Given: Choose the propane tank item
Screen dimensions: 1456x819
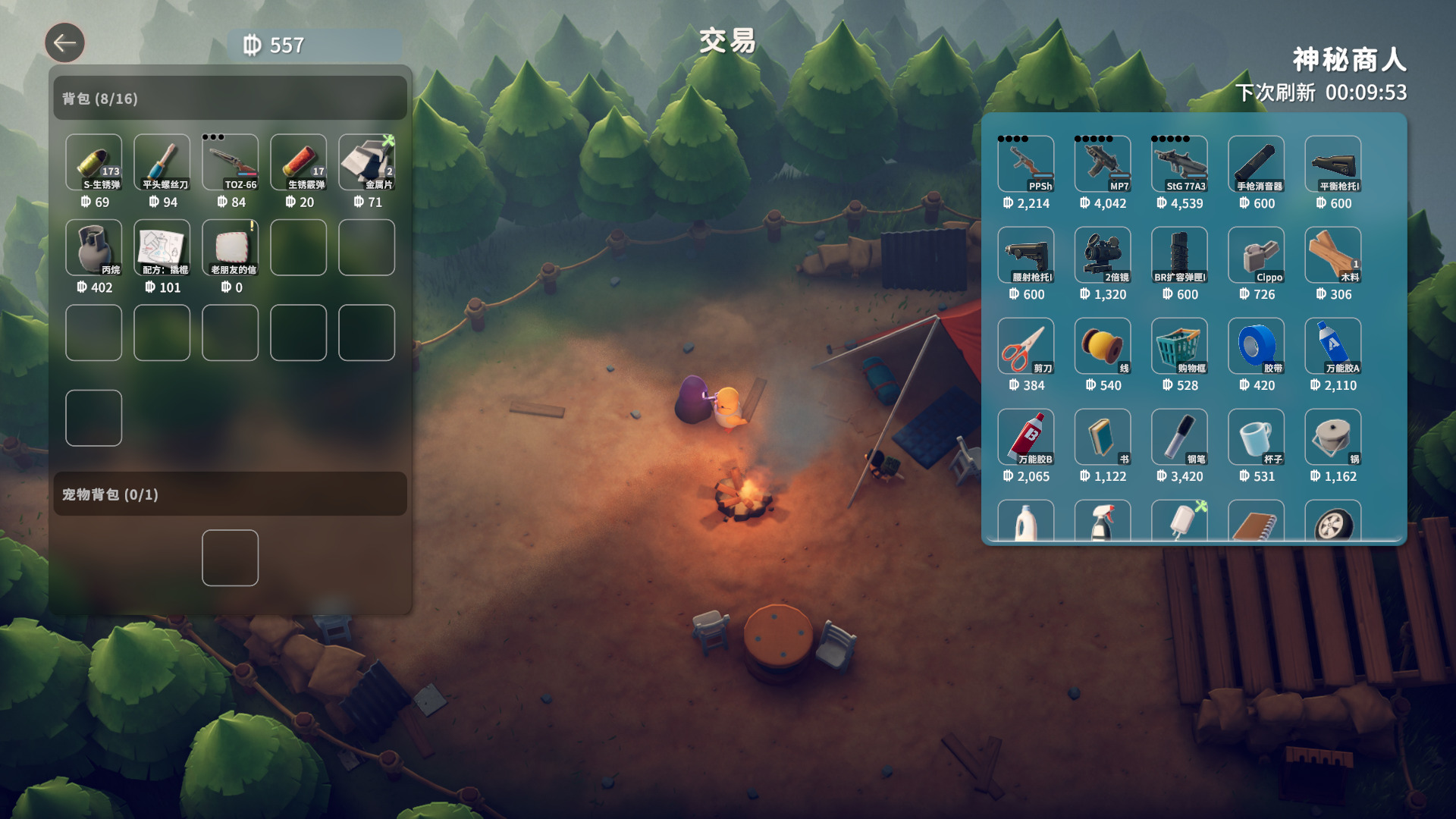Looking at the screenshot, I should coord(93,247).
